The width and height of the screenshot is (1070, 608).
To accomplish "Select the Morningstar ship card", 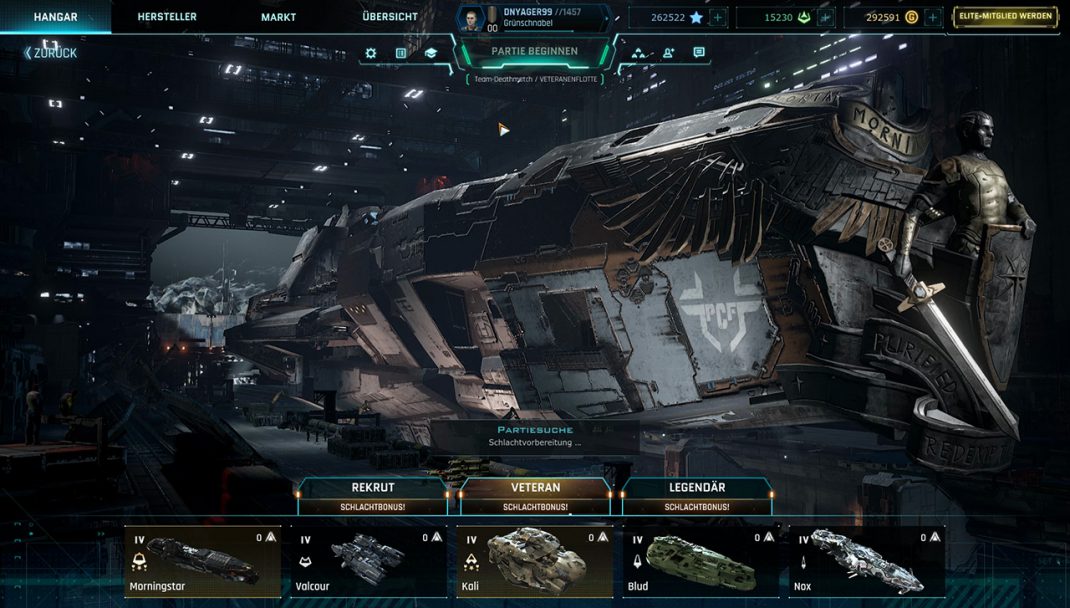I will (x=203, y=562).
